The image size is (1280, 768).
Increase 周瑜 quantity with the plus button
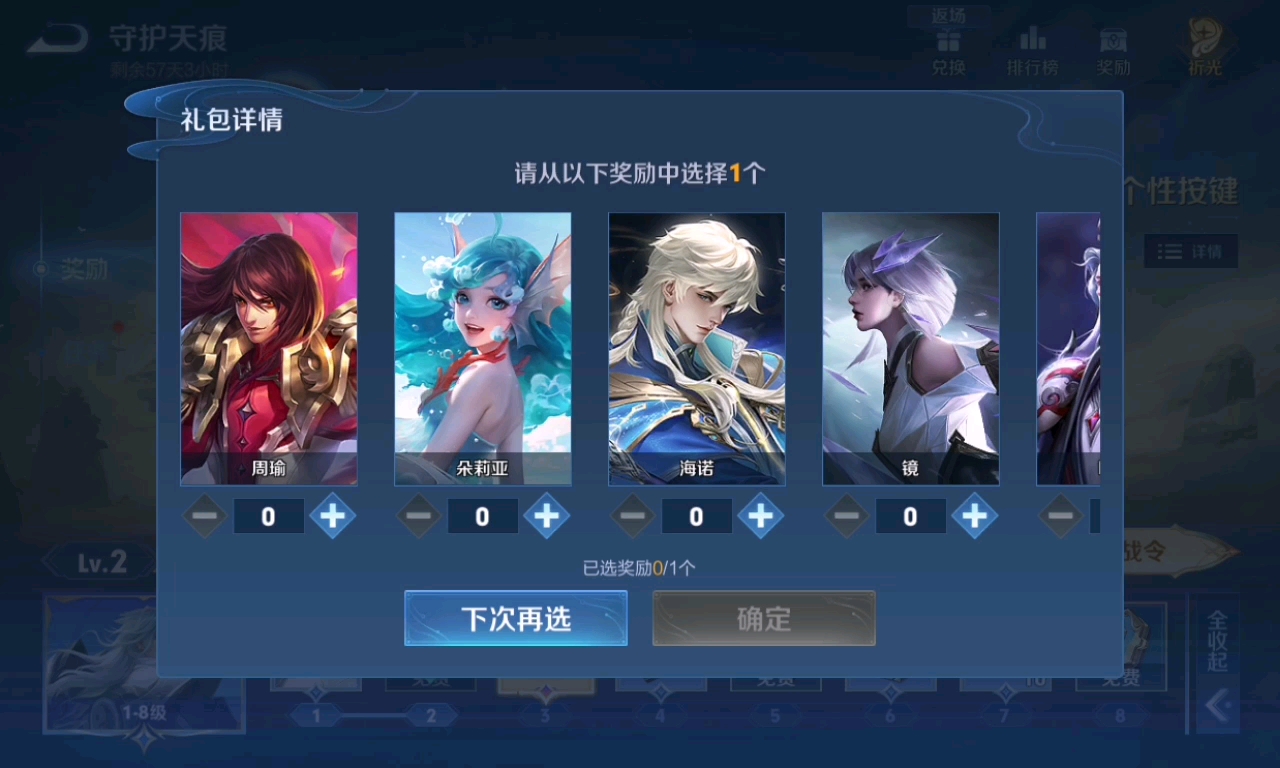click(333, 516)
